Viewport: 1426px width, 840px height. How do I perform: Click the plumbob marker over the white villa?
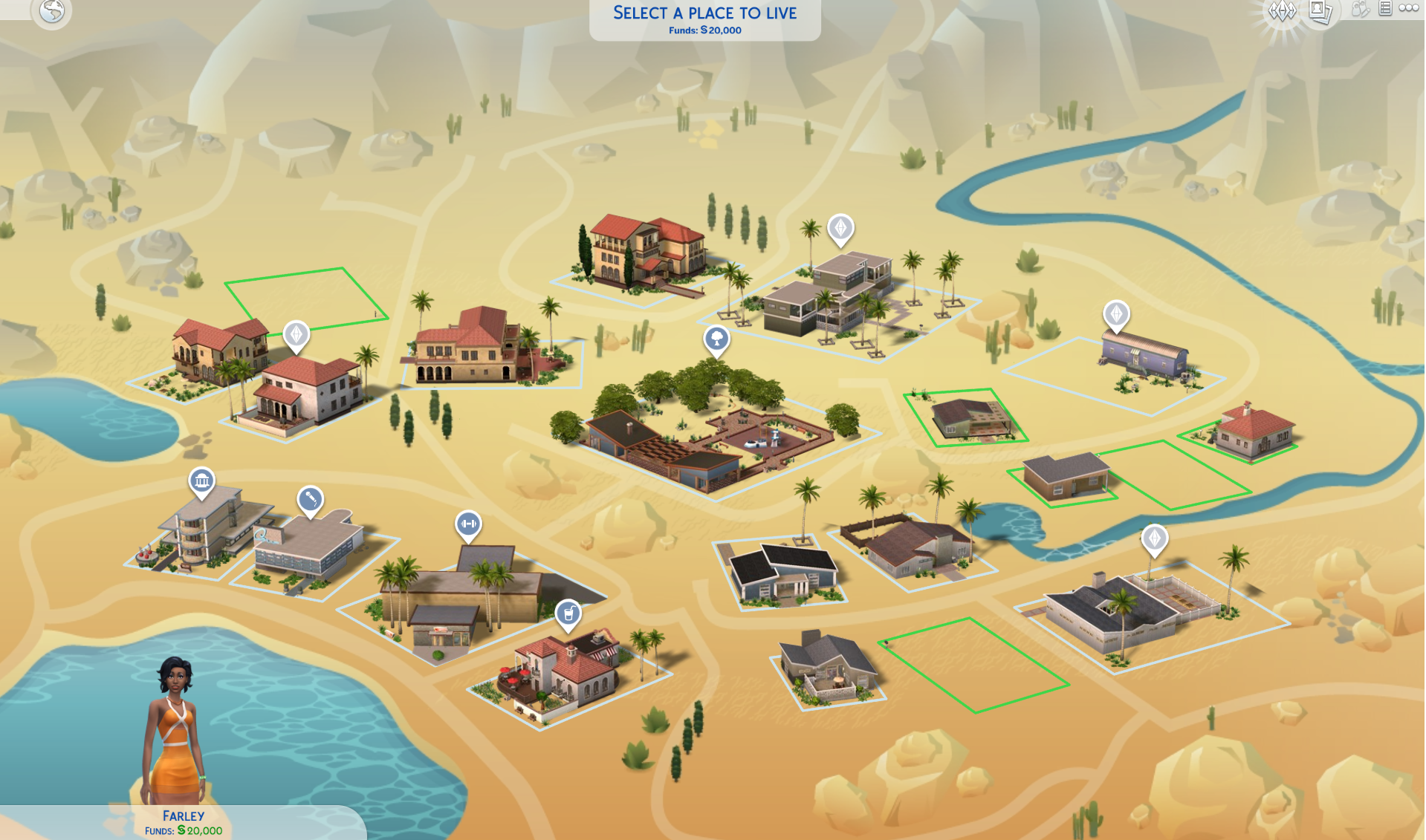click(296, 334)
